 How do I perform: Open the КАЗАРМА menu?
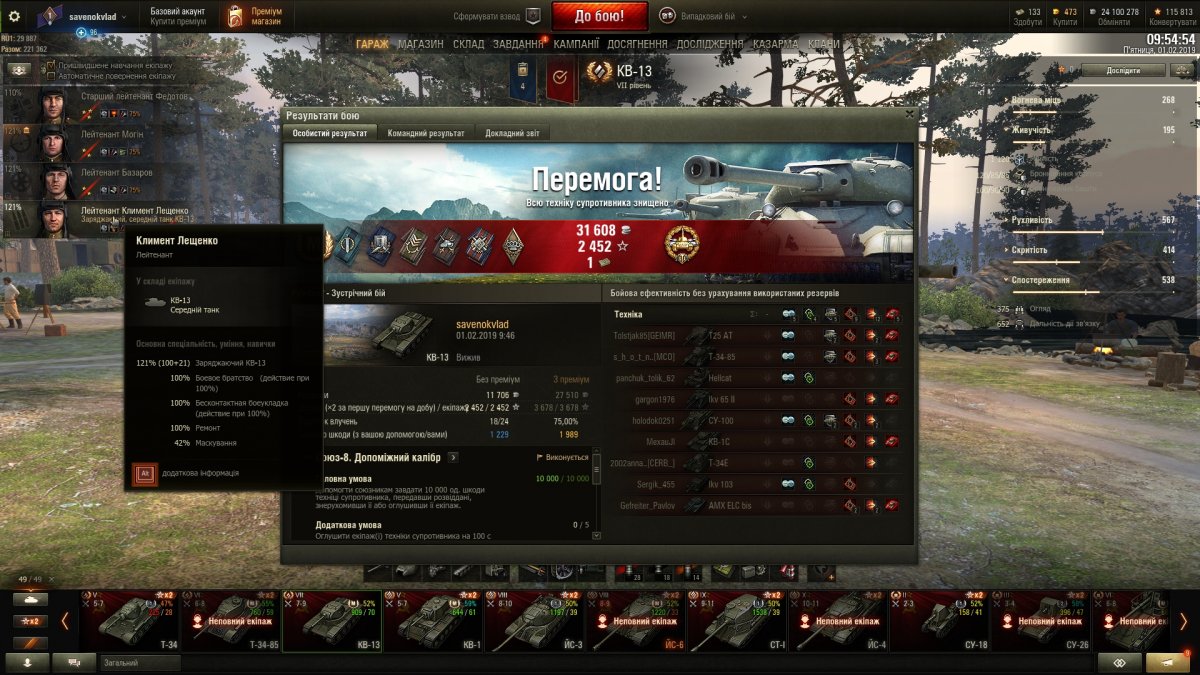[x=775, y=44]
